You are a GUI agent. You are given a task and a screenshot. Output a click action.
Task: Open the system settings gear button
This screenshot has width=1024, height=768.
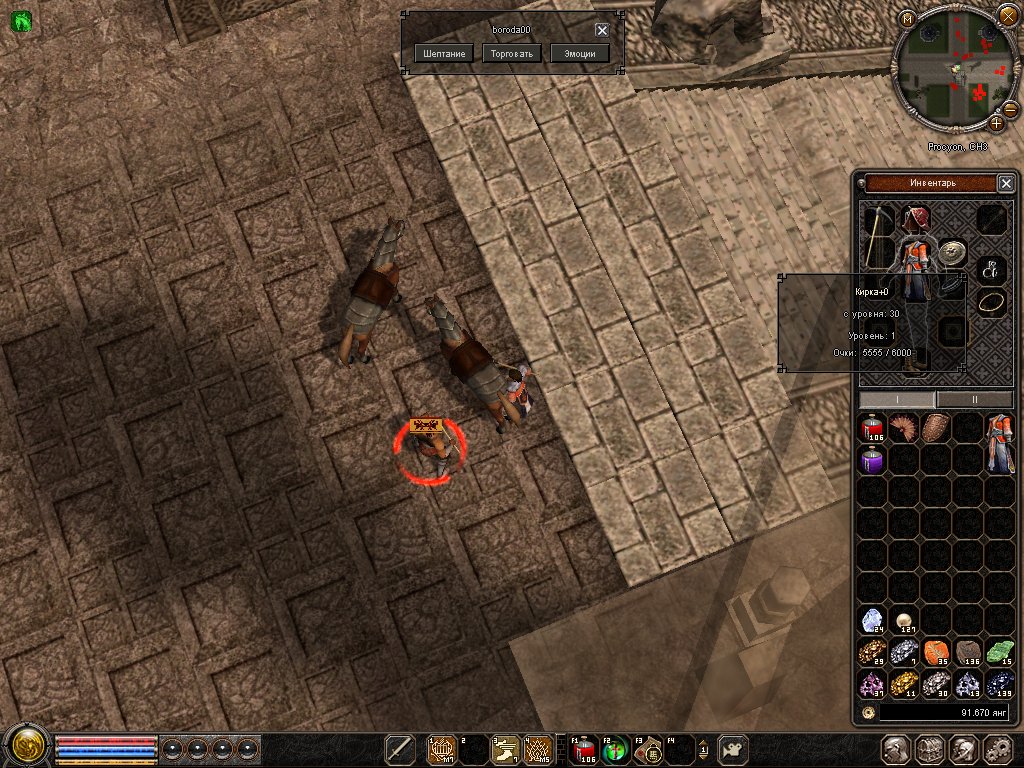click(997, 749)
